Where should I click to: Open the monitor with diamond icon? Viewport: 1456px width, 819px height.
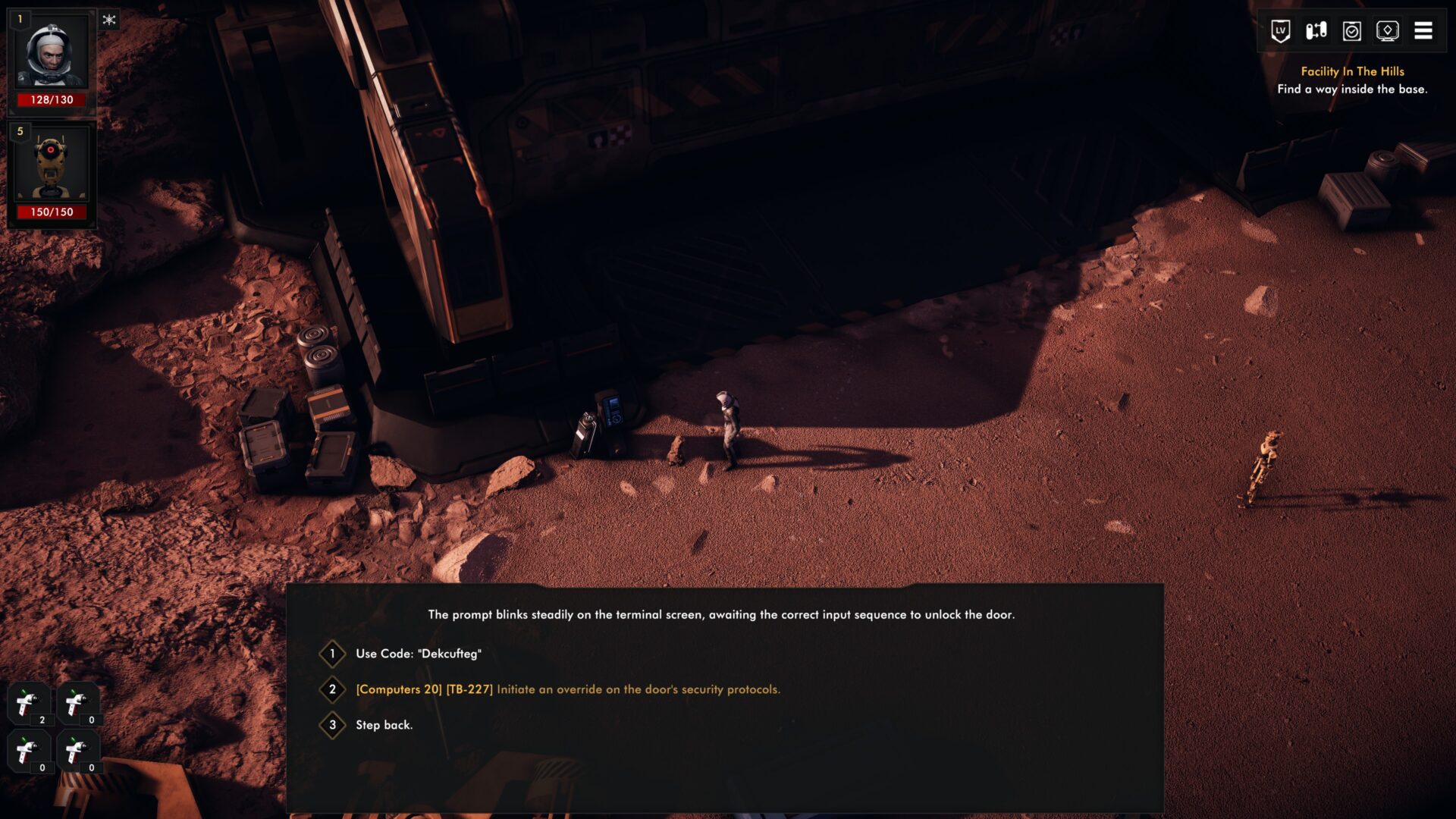click(1388, 31)
